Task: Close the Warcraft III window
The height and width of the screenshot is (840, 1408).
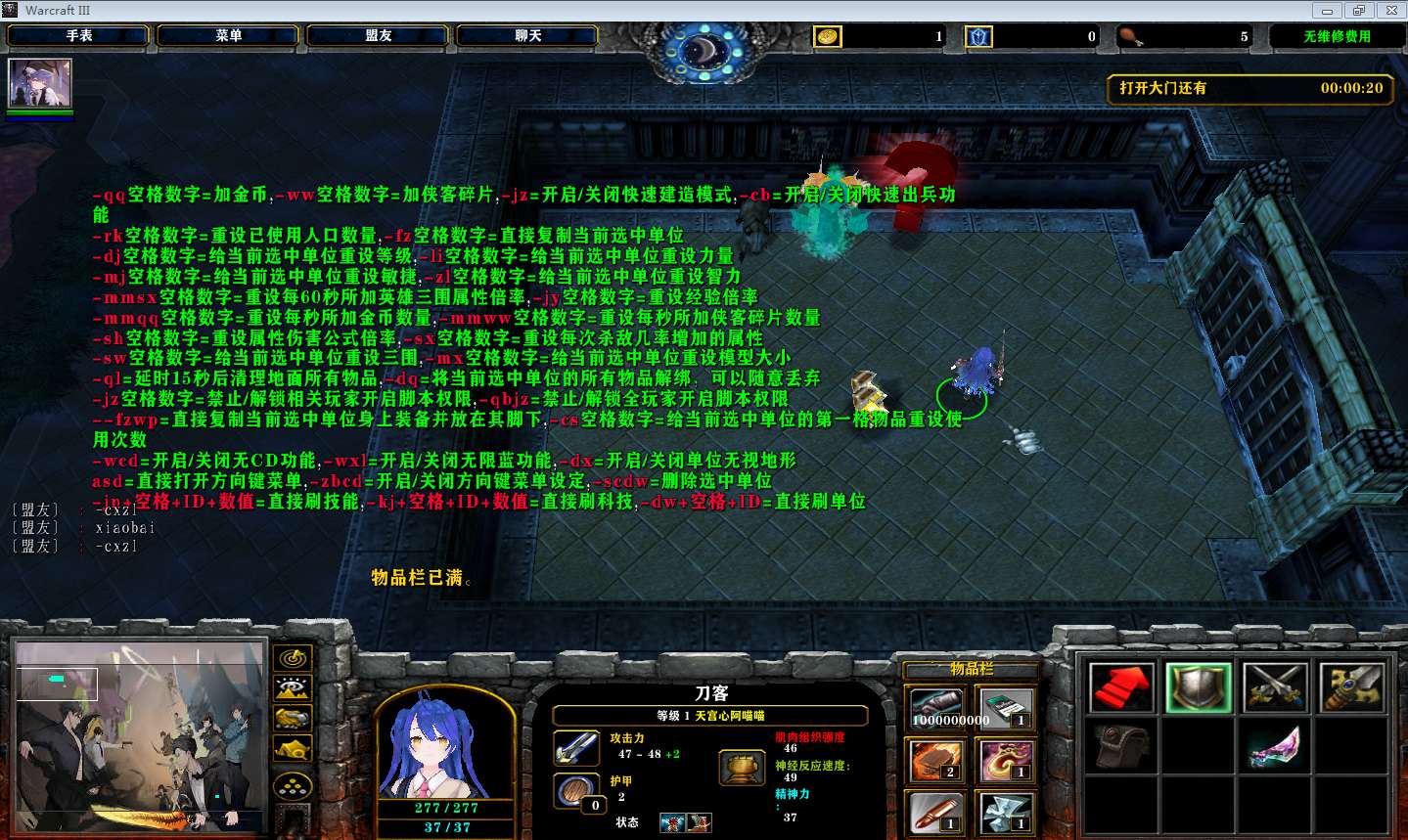Action: 1390,11
